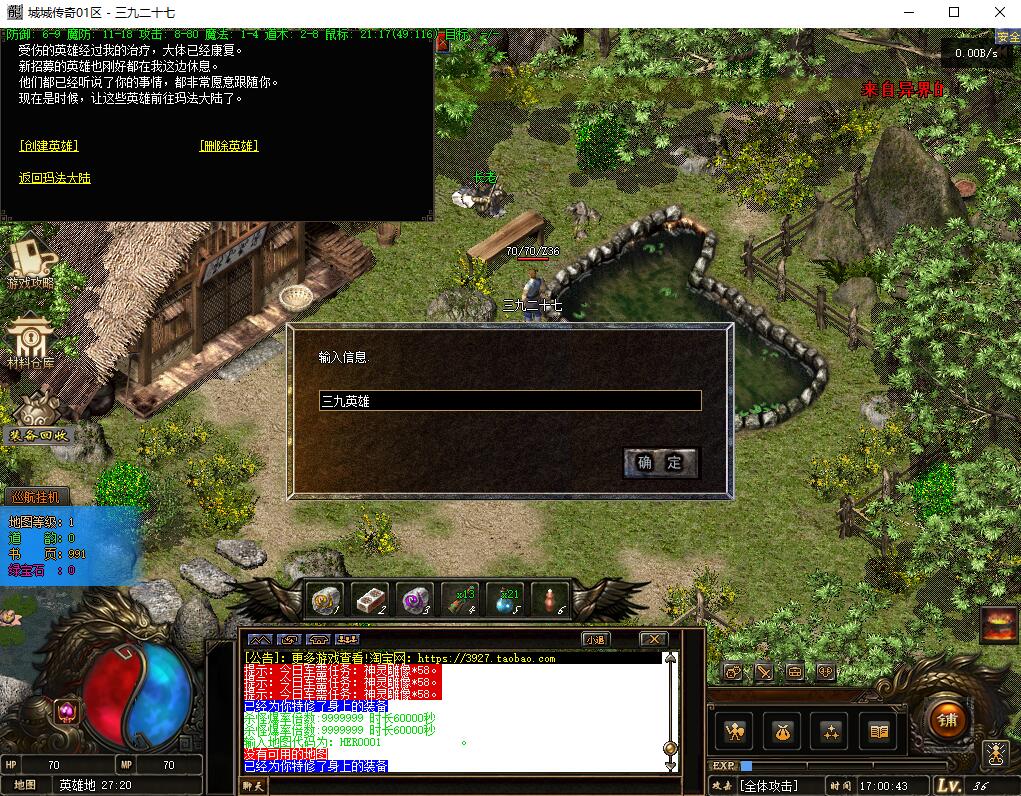Screen dimensions: 1021x796
Task: Select the purple scroll in hotbar slot 3
Action: [414, 598]
